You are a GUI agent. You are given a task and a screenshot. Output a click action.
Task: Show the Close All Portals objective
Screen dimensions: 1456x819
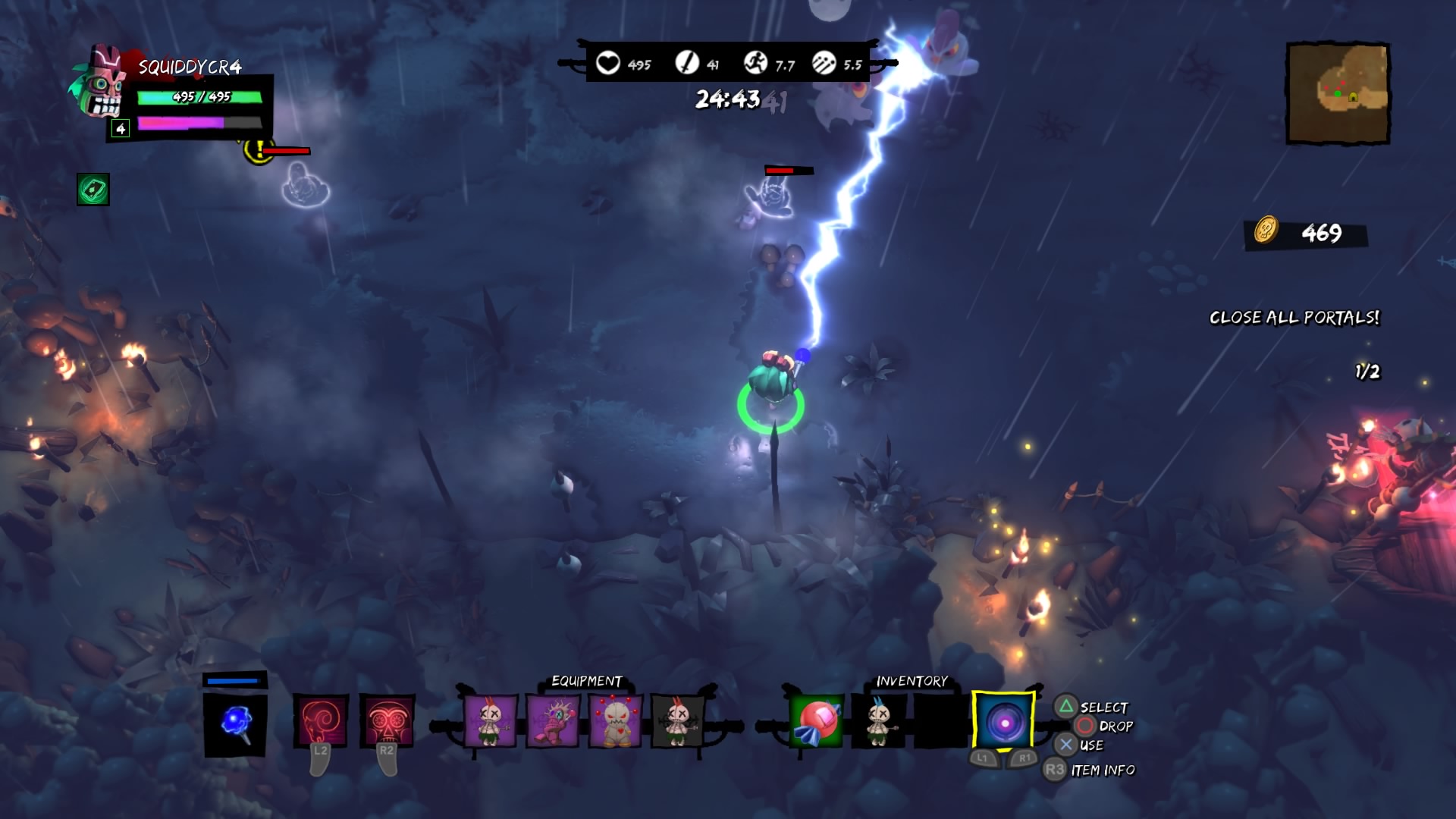(1294, 318)
